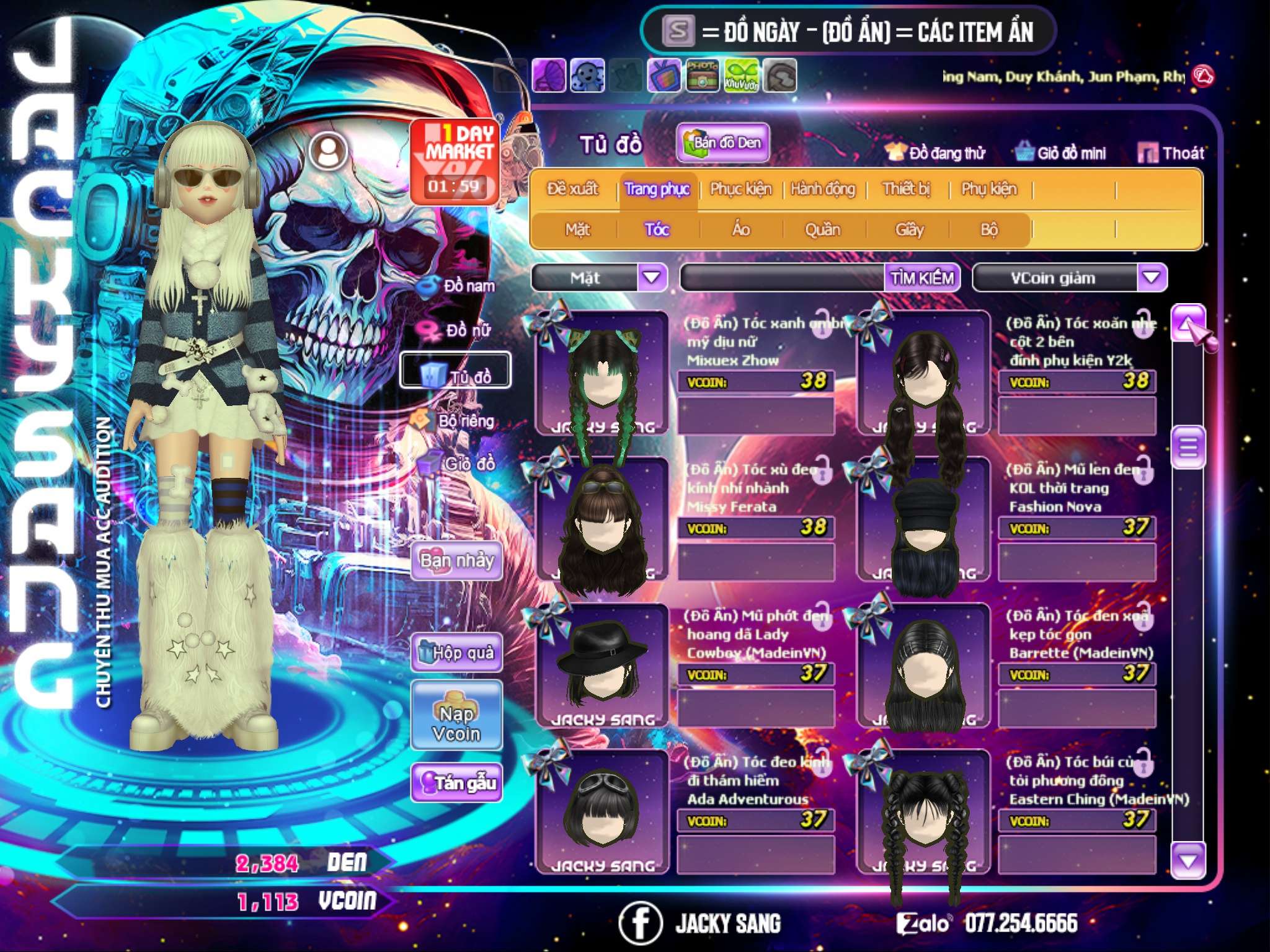Show Đồ đang thử items
1270x952 pixels.
click(x=935, y=153)
